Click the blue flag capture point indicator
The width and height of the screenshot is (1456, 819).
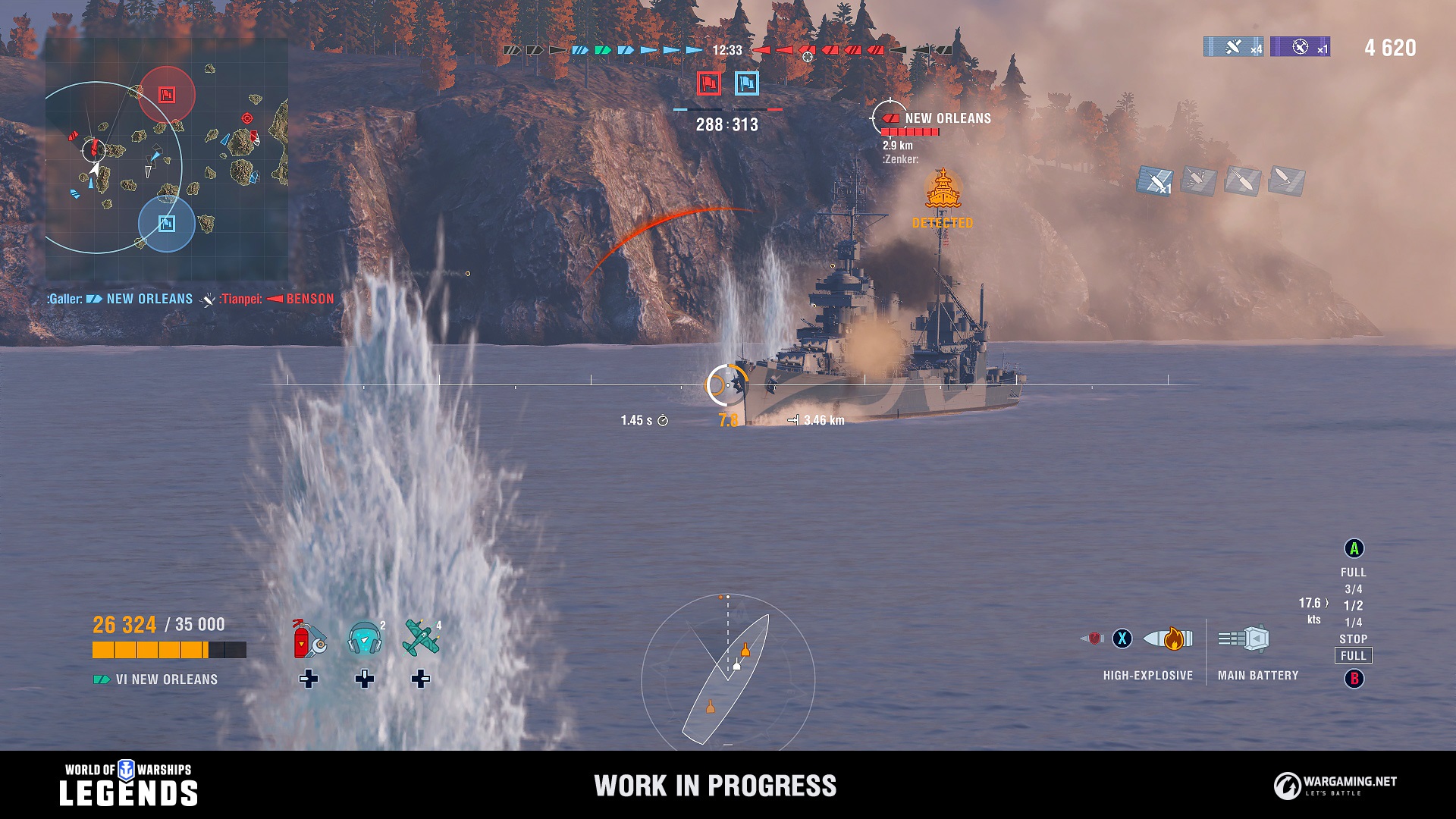pyautogui.click(x=747, y=83)
